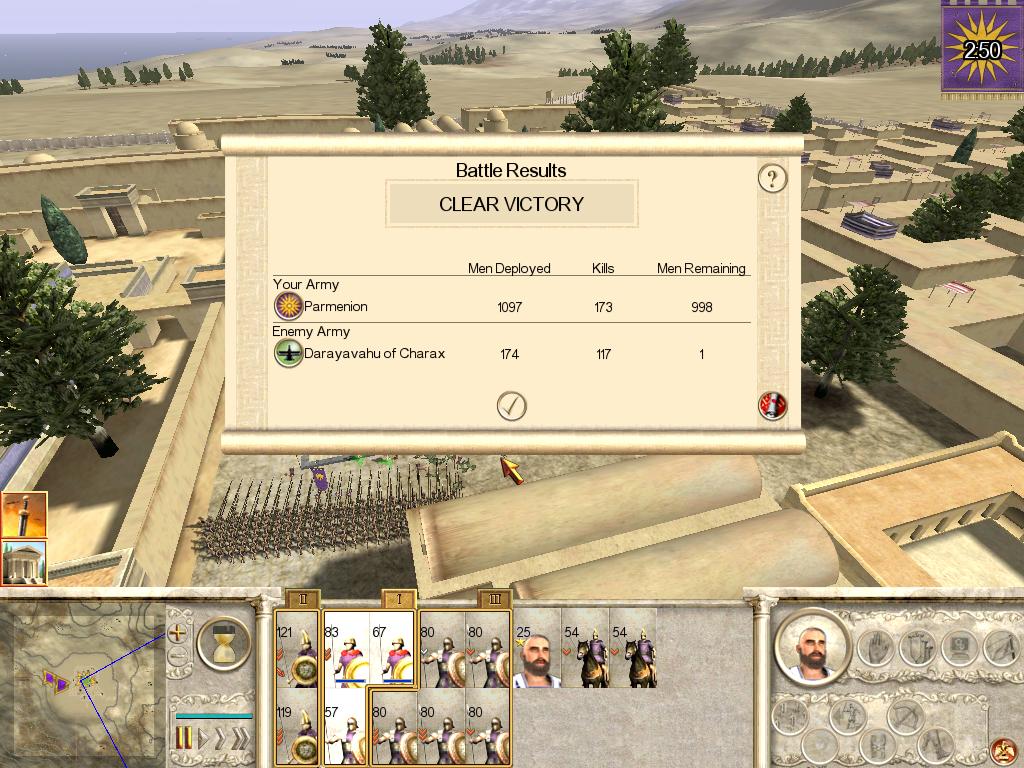The width and height of the screenshot is (1024, 768).
Task: Set fastest speed with triple arrow button
Action: (238, 739)
